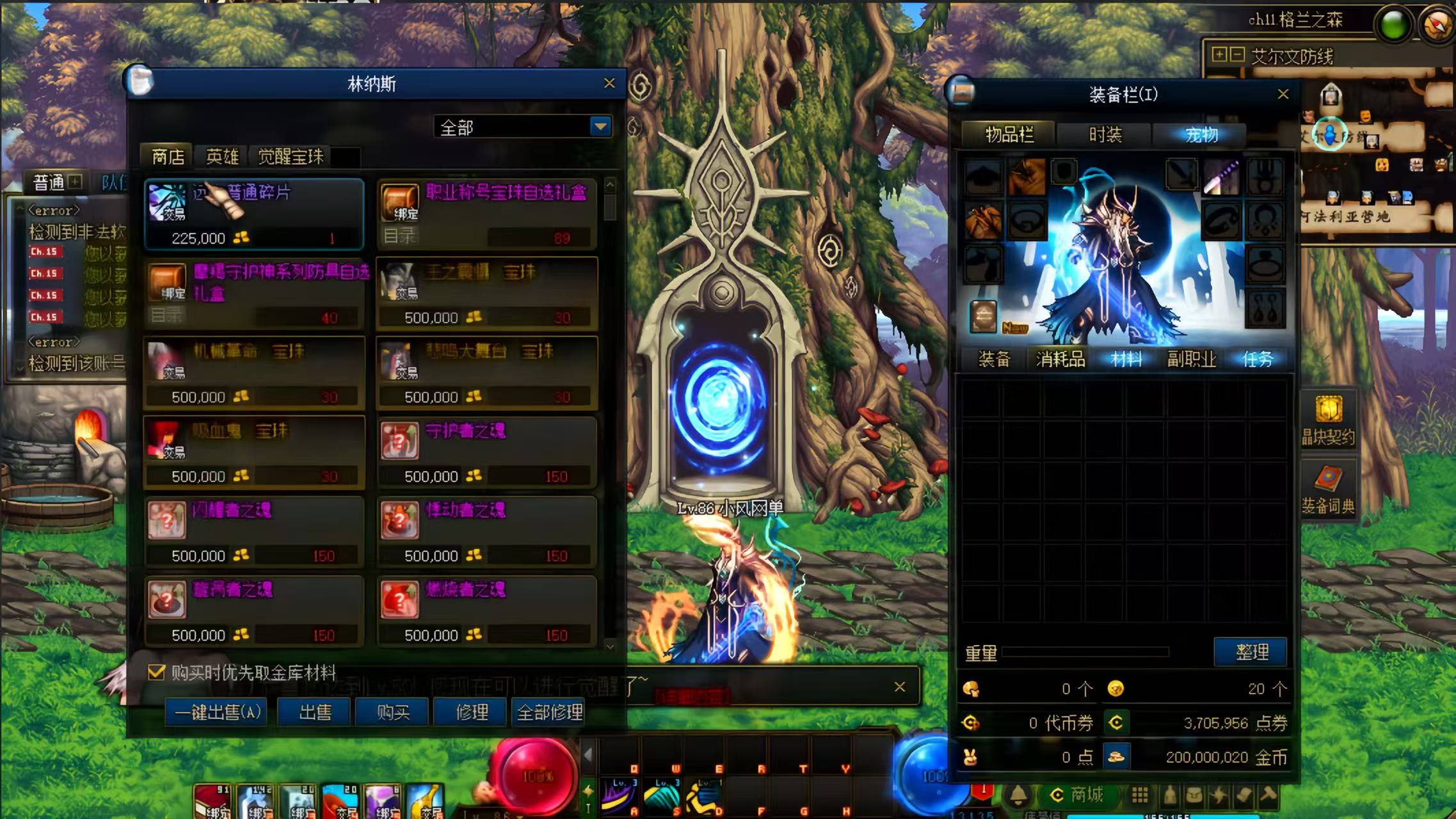The height and width of the screenshot is (819, 1456).
Task: Switch to the 英雄 shop tab
Action: pos(222,157)
